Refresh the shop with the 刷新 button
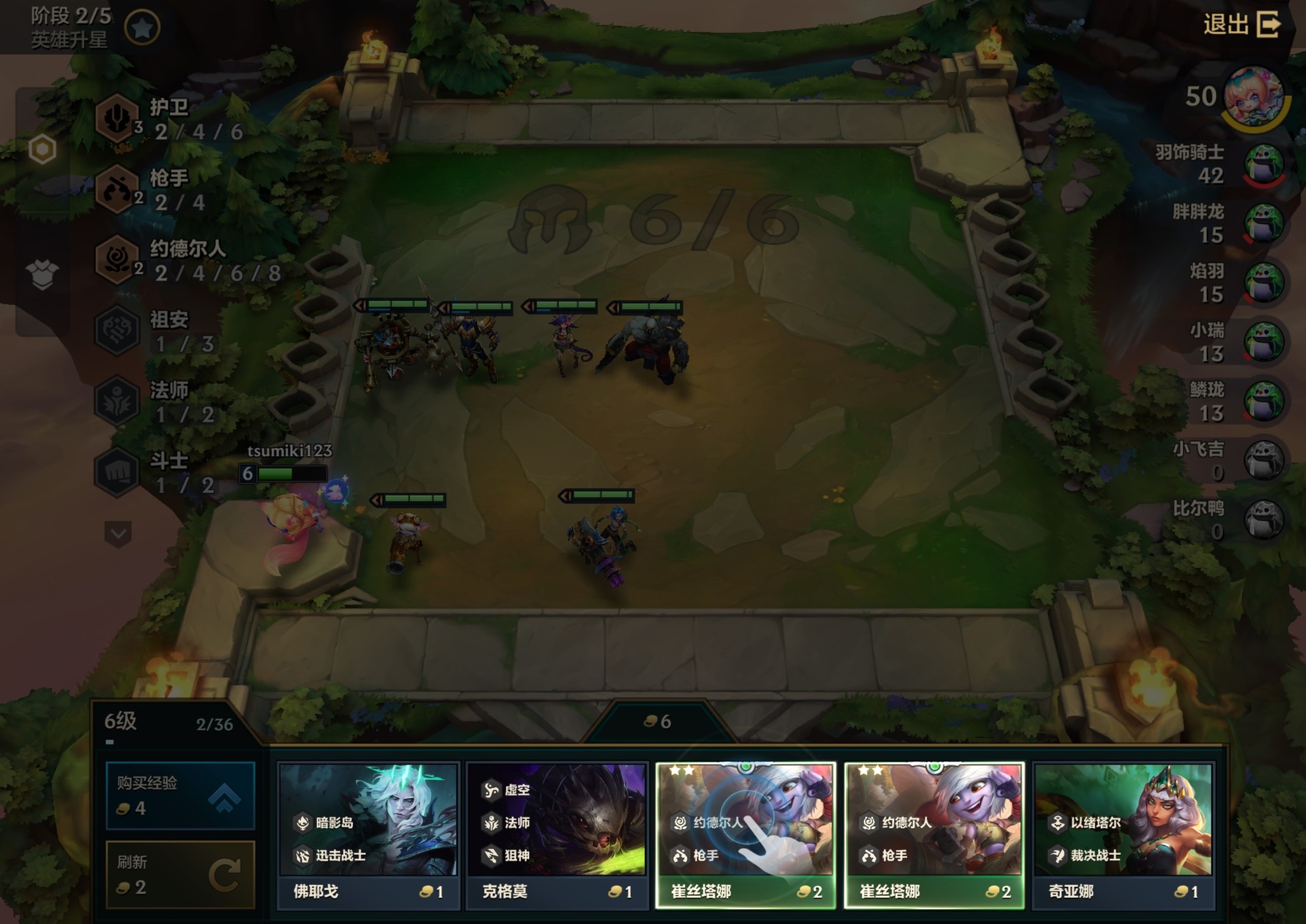The image size is (1306, 924). pos(180,874)
